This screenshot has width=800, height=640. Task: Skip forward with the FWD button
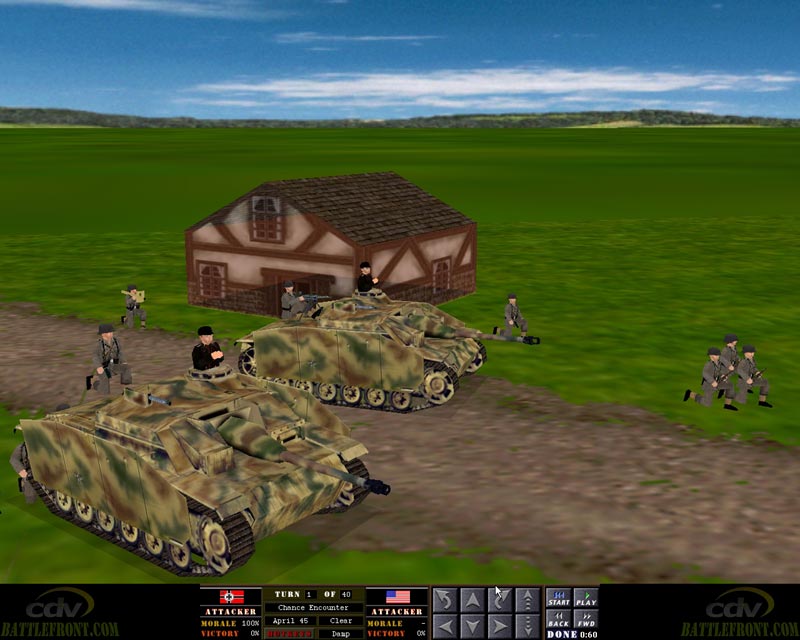(x=586, y=619)
